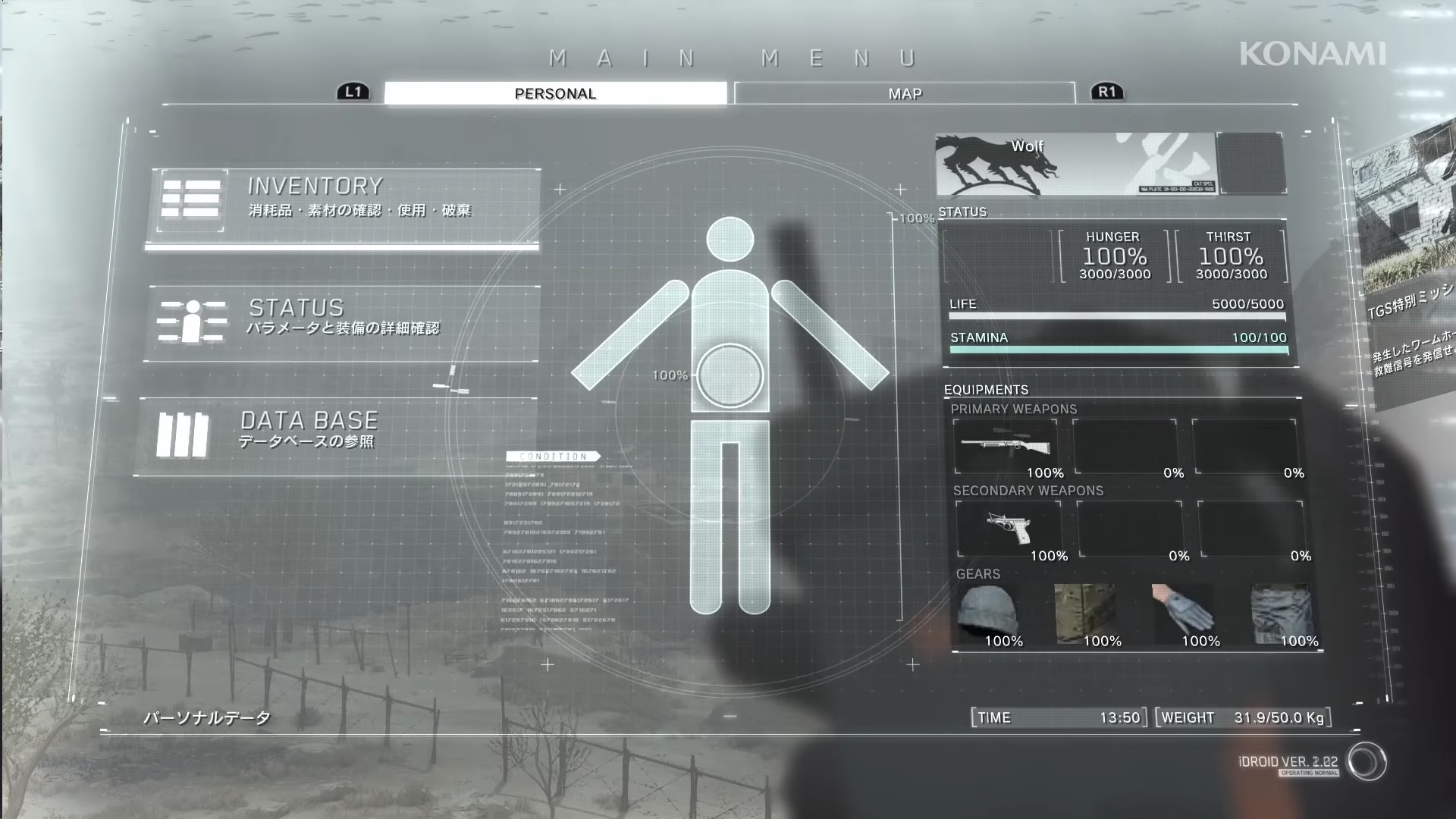Switch to the MAP tab
1456x819 pixels.
click(905, 93)
